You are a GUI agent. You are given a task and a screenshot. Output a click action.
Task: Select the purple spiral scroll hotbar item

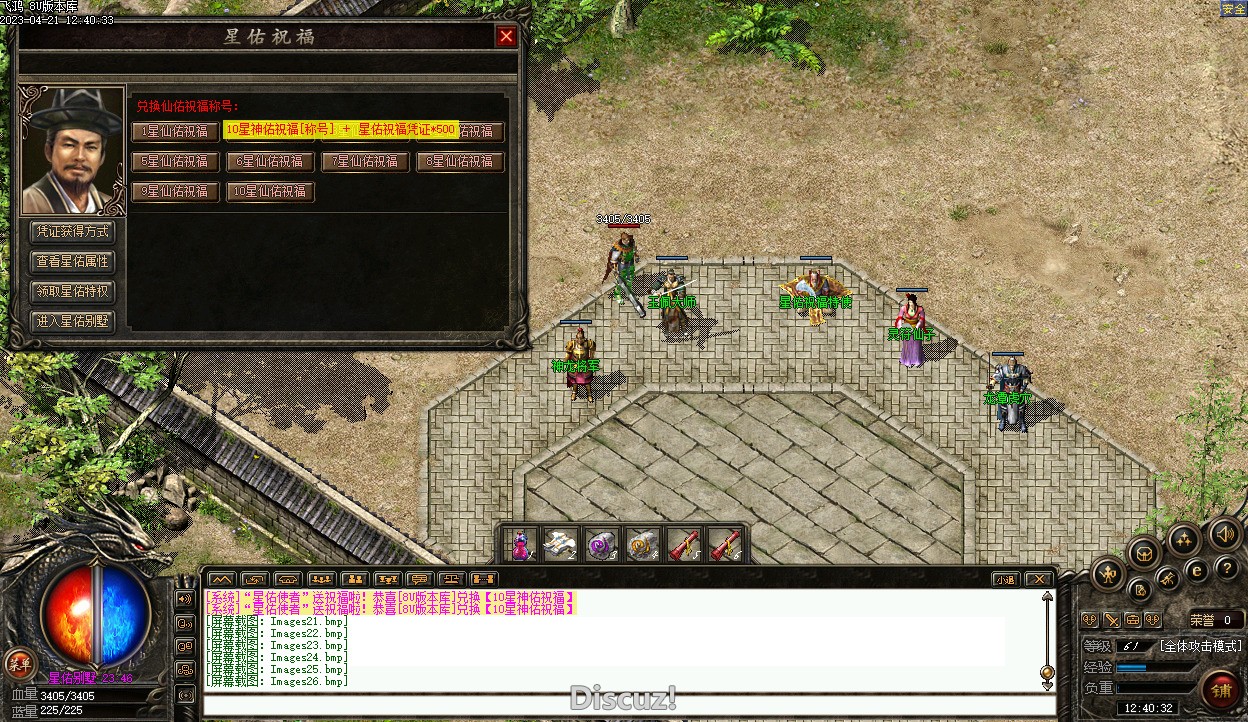coord(601,545)
